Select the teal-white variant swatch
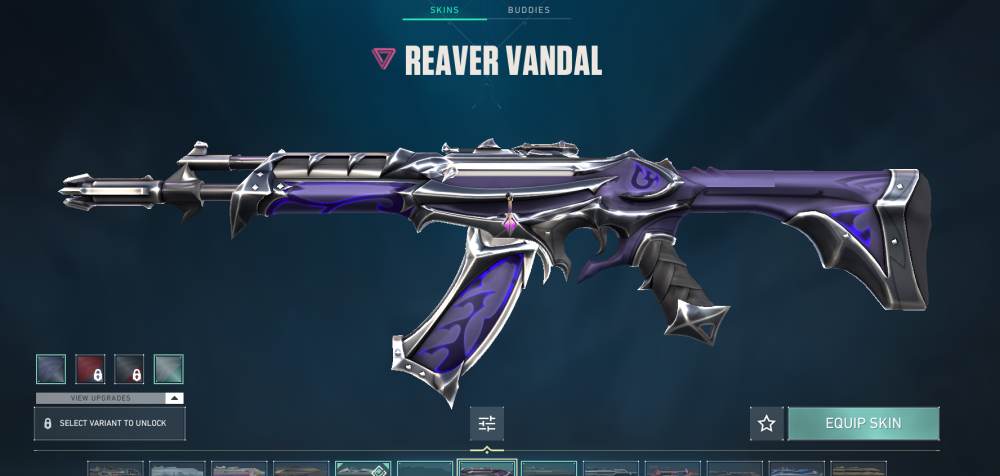Viewport: 1000px width, 476px height. click(168, 369)
